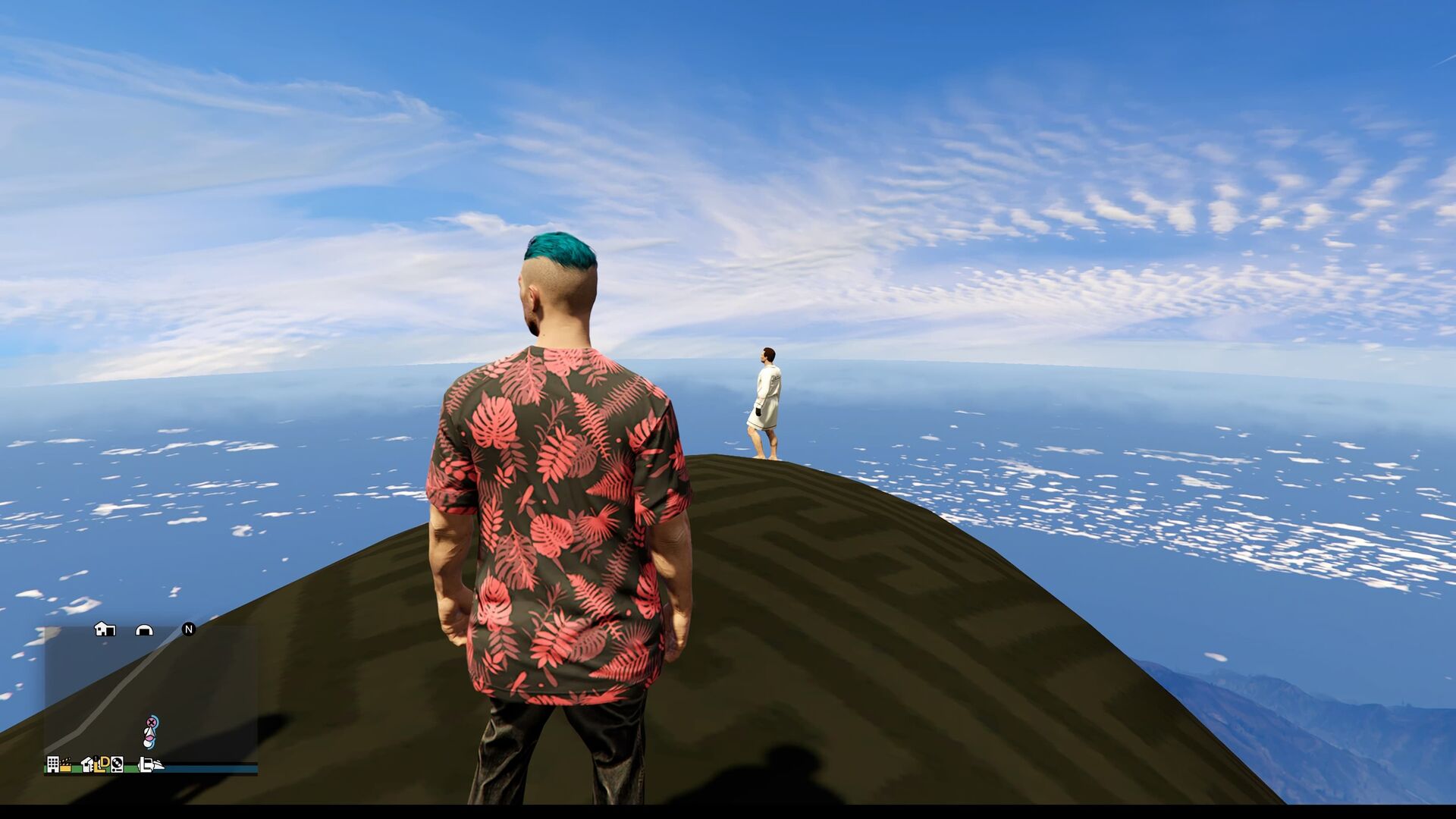Click the yellow L contact blip
This screenshot has height=819, width=1456.
[x=99, y=767]
